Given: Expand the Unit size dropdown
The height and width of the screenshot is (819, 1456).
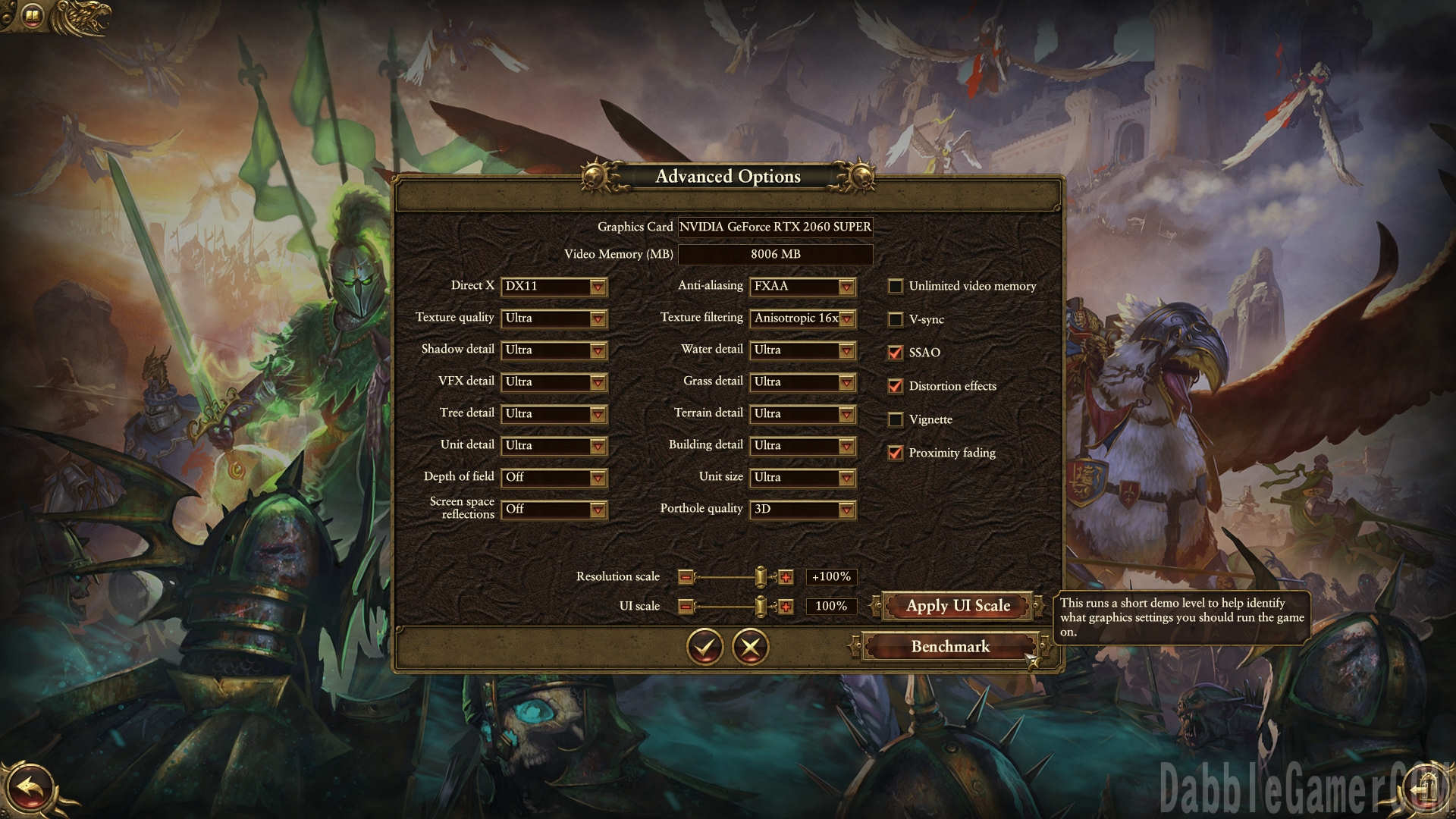Looking at the screenshot, I should click(802, 478).
